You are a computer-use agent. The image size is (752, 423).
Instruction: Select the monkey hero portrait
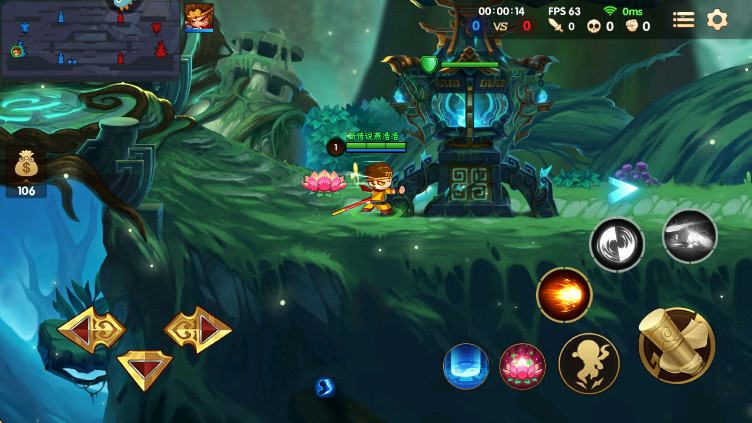pos(198,17)
